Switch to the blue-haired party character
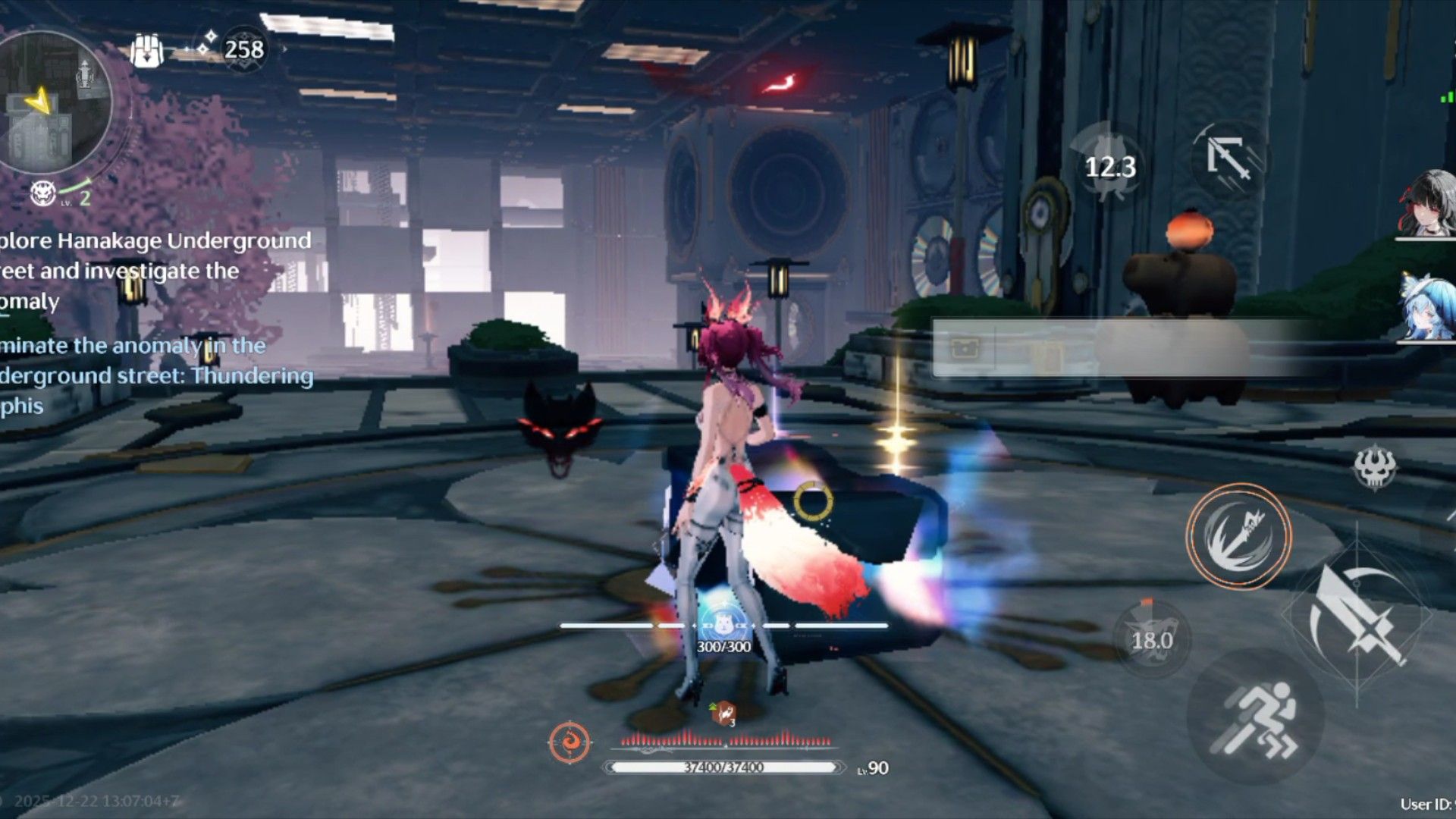 (1429, 307)
